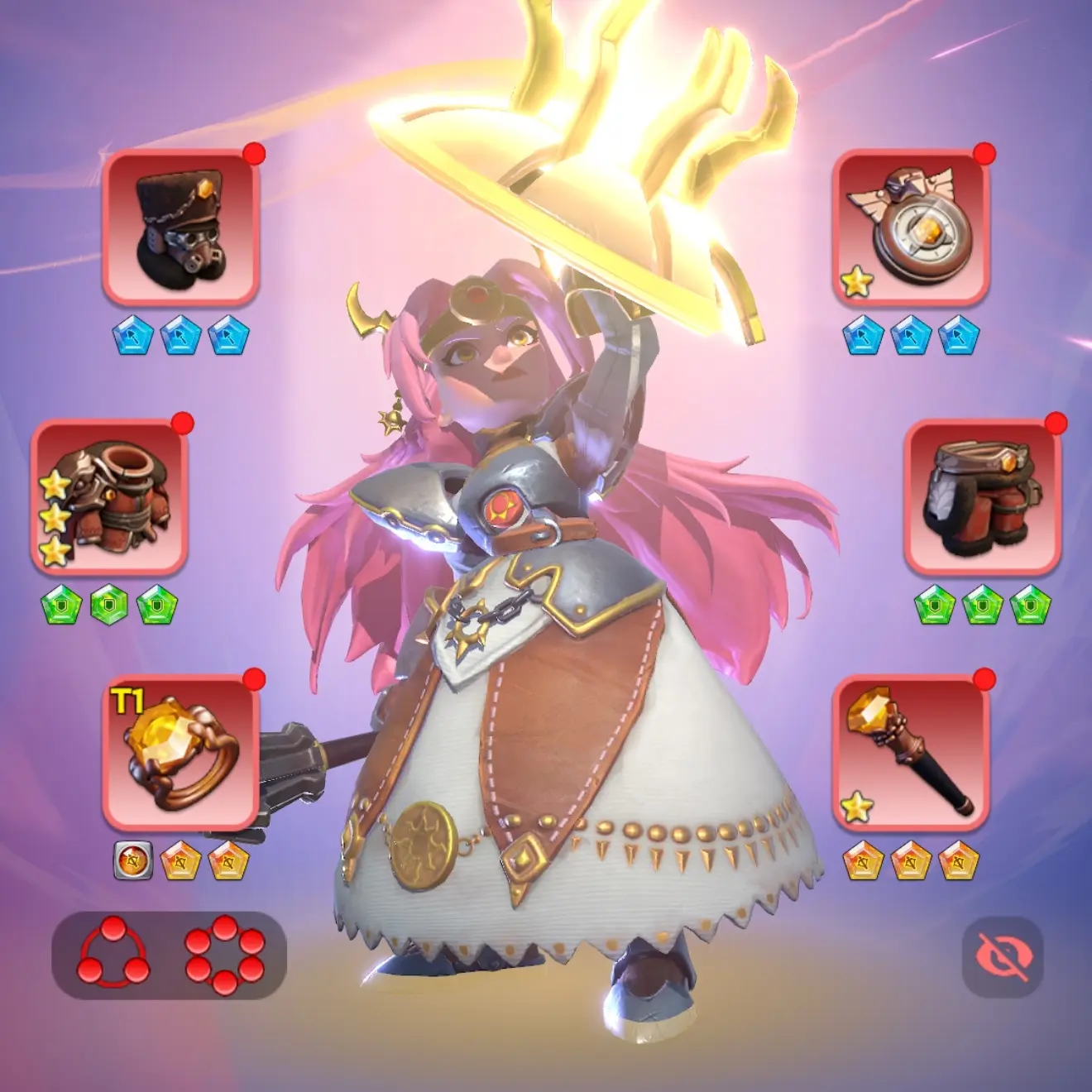
Task: Toggle the crossed-out eye visibility button
Action: pos(1003,956)
